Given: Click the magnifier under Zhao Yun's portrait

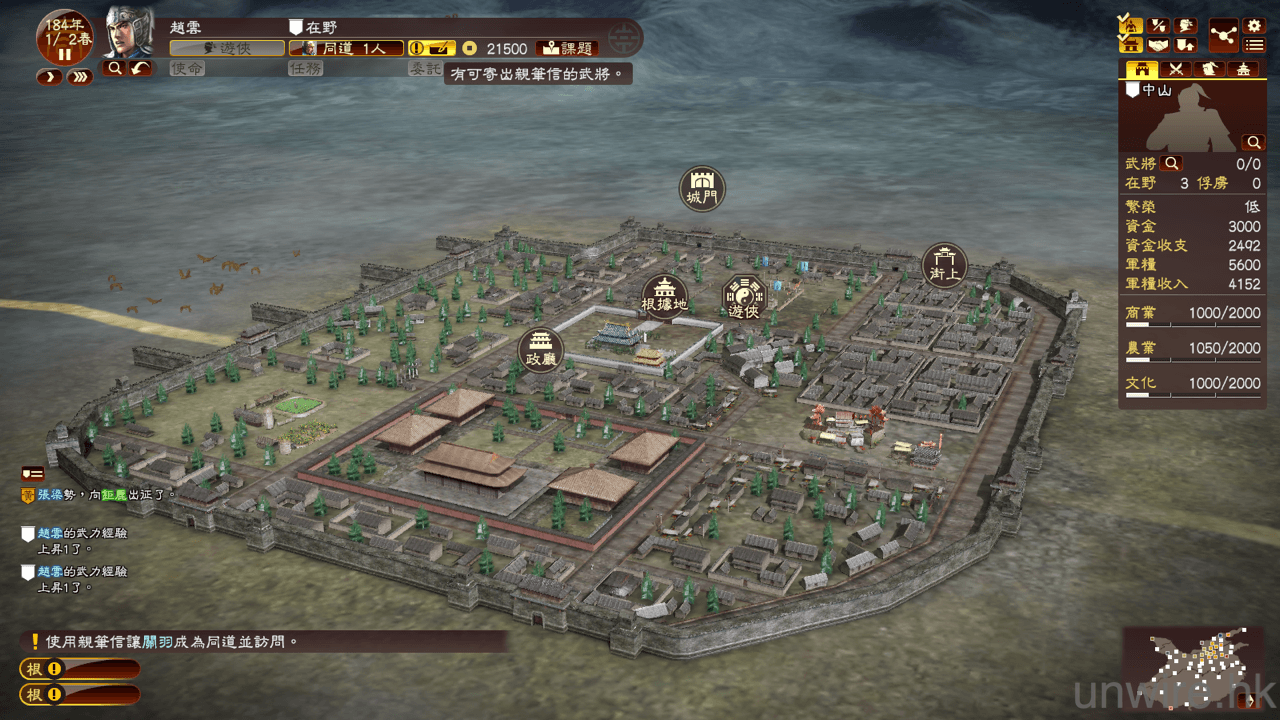Looking at the screenshot, I should click(x=114, y=68).
